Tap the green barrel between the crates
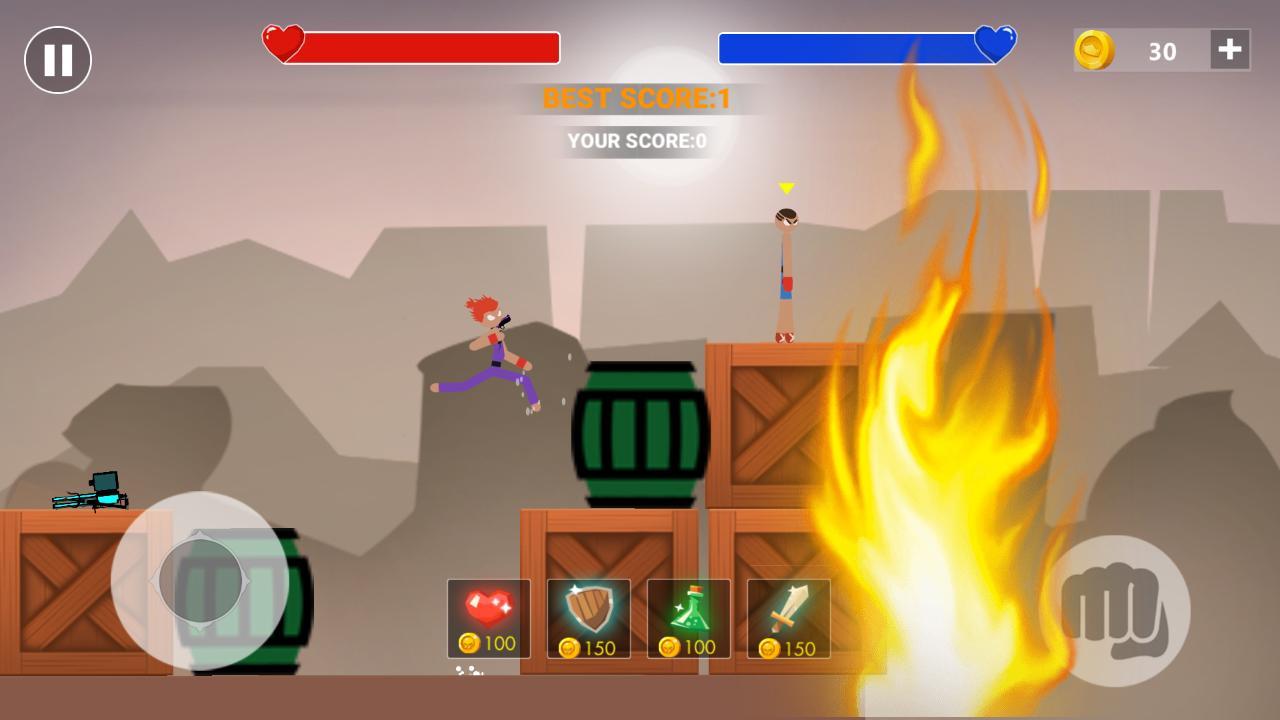This screenshot has height=720, width=1280. pos(640,435)
